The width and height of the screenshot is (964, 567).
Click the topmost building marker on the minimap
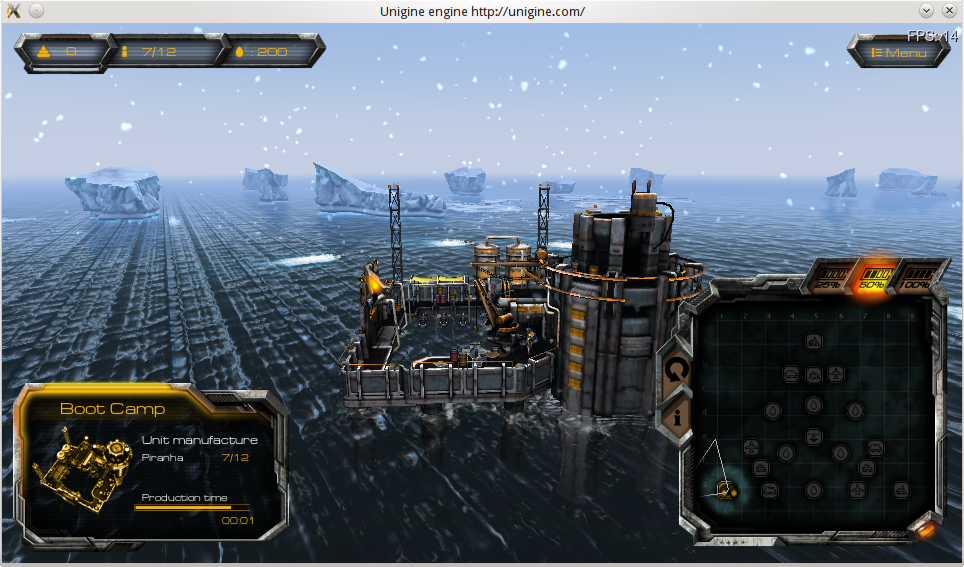click(814, 342)
